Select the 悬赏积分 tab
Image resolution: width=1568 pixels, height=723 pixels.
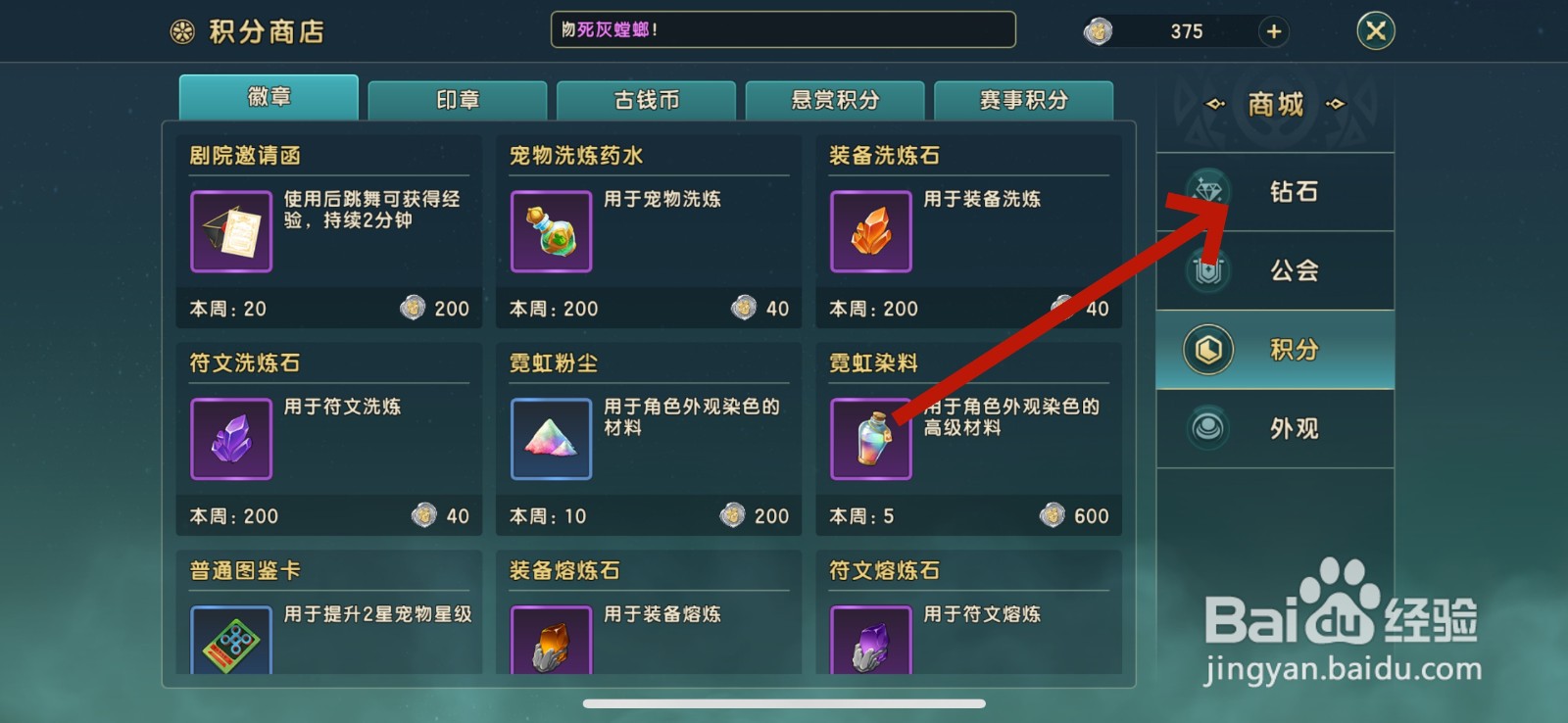coord(834,99)
